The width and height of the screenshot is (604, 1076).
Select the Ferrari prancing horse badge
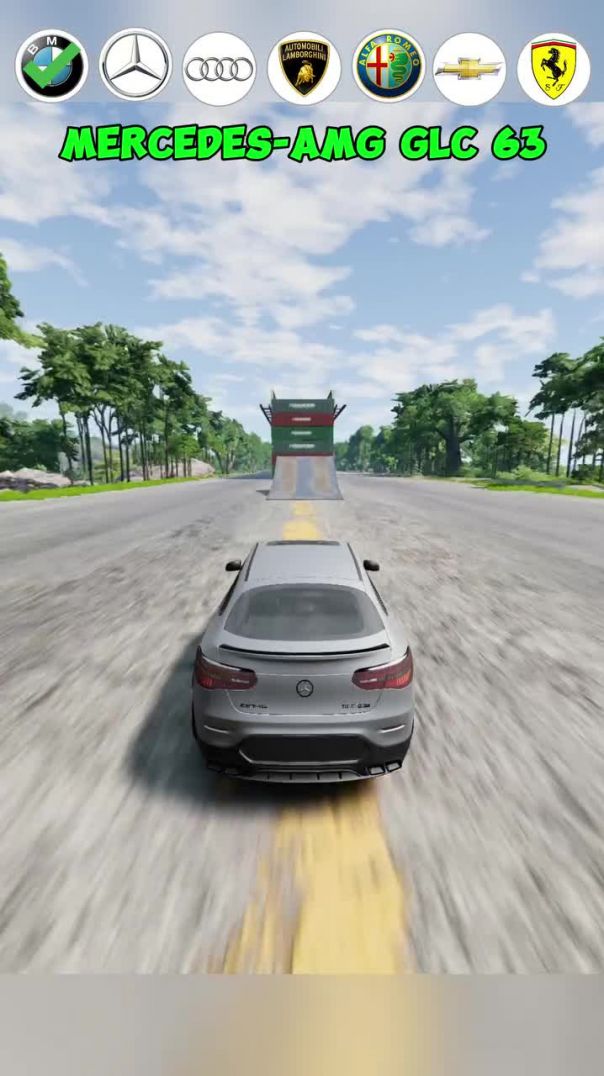(553, 68)
